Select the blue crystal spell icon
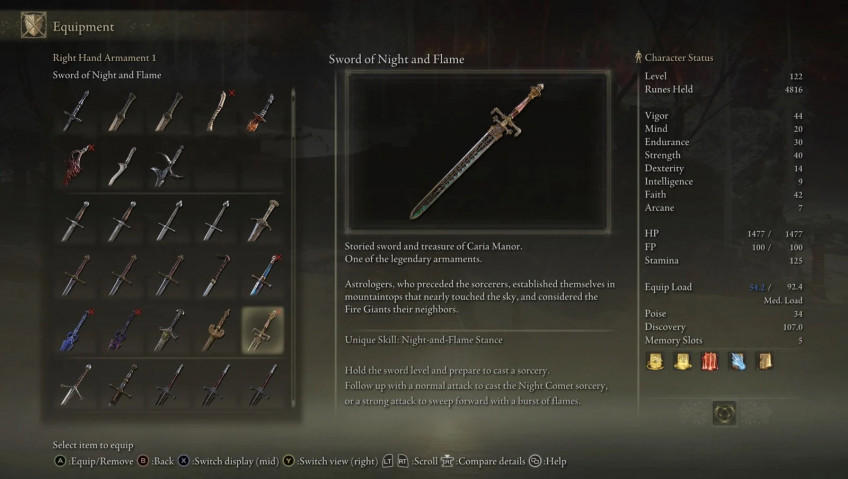 click(738, 362)
